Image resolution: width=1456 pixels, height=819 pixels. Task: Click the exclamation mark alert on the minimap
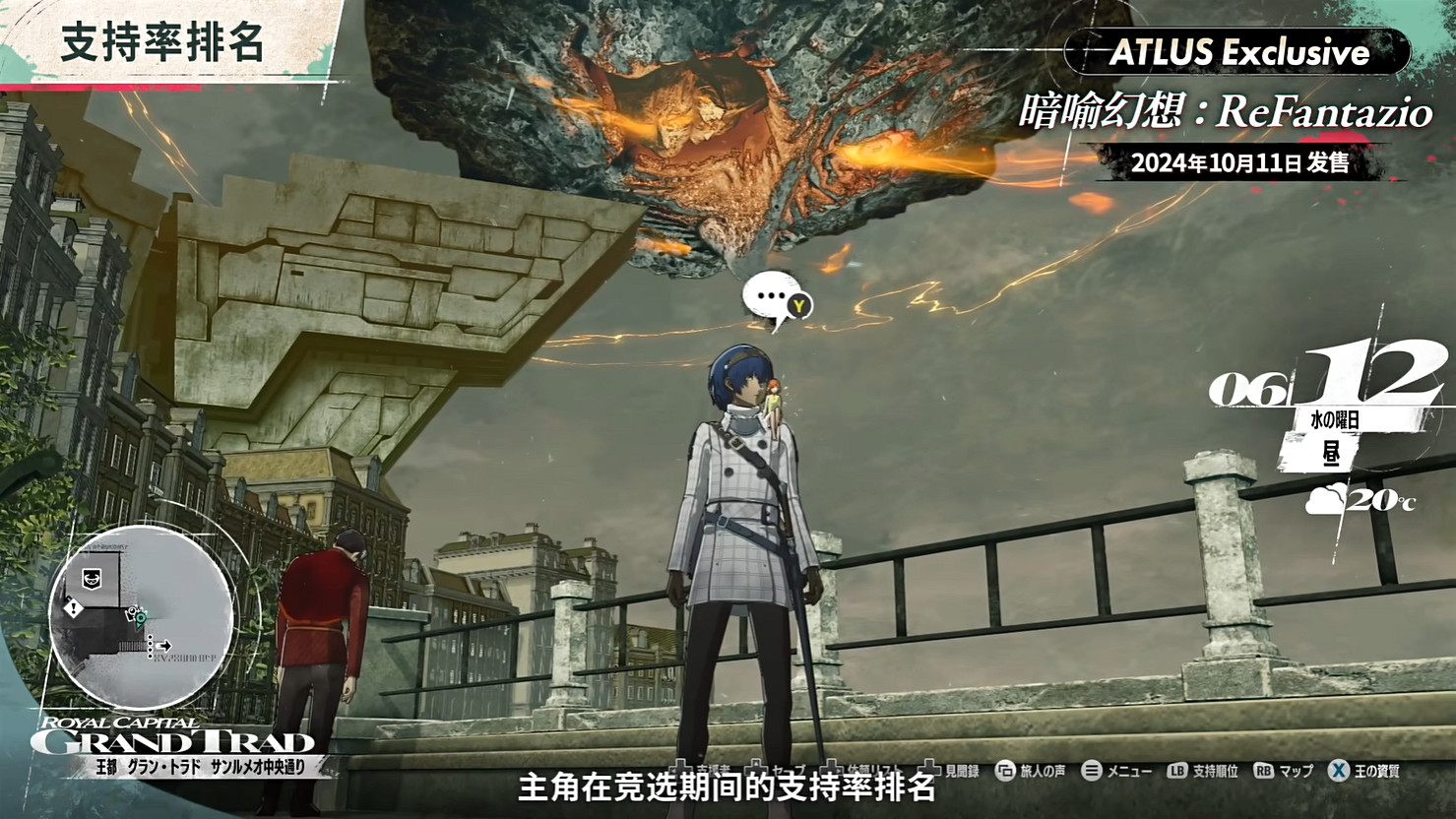74,608
